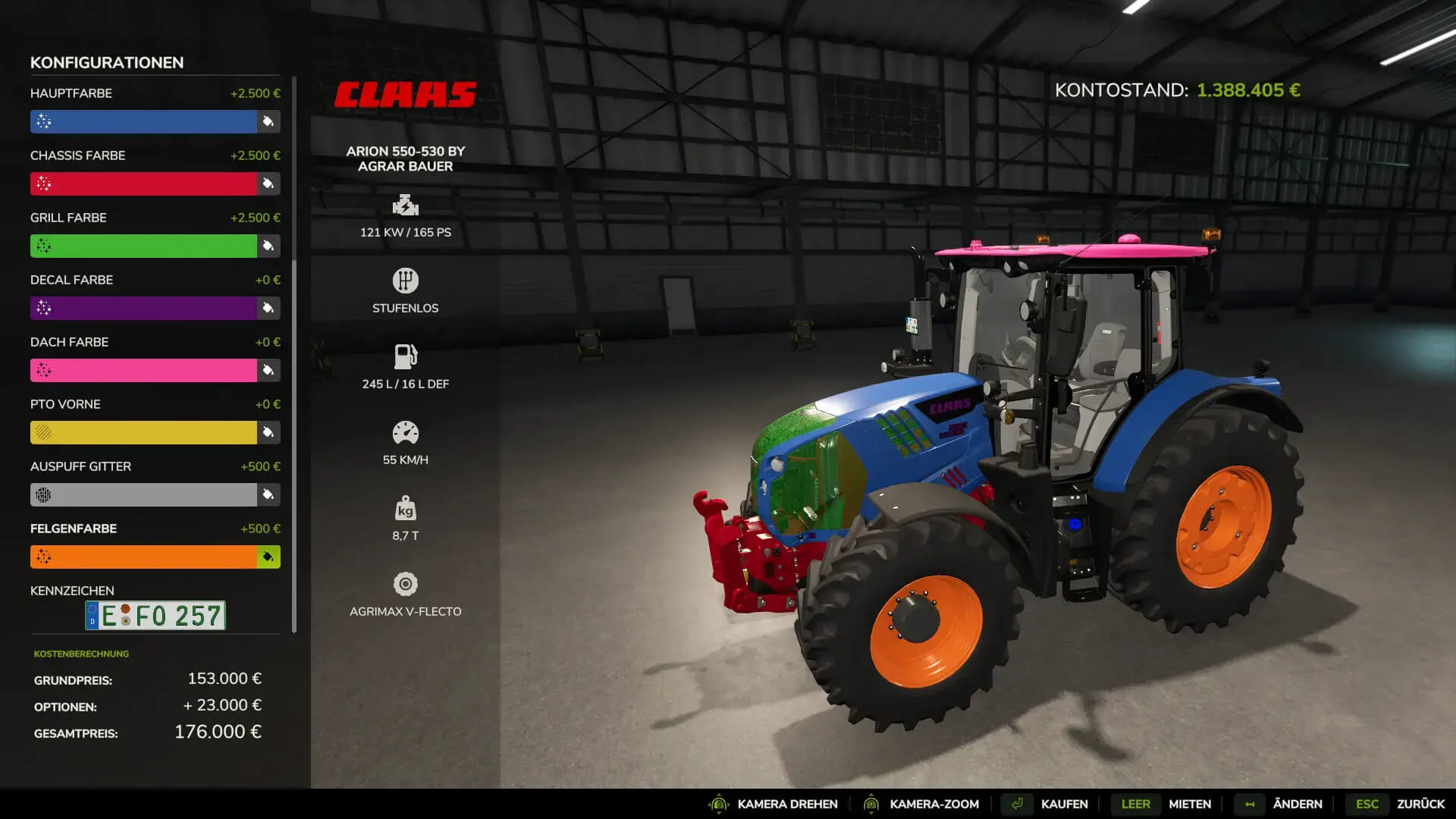This screenshot has height=819, width=1456.
Task: Choose the red Chassis Farbe bar
Action: pos(143,184)
